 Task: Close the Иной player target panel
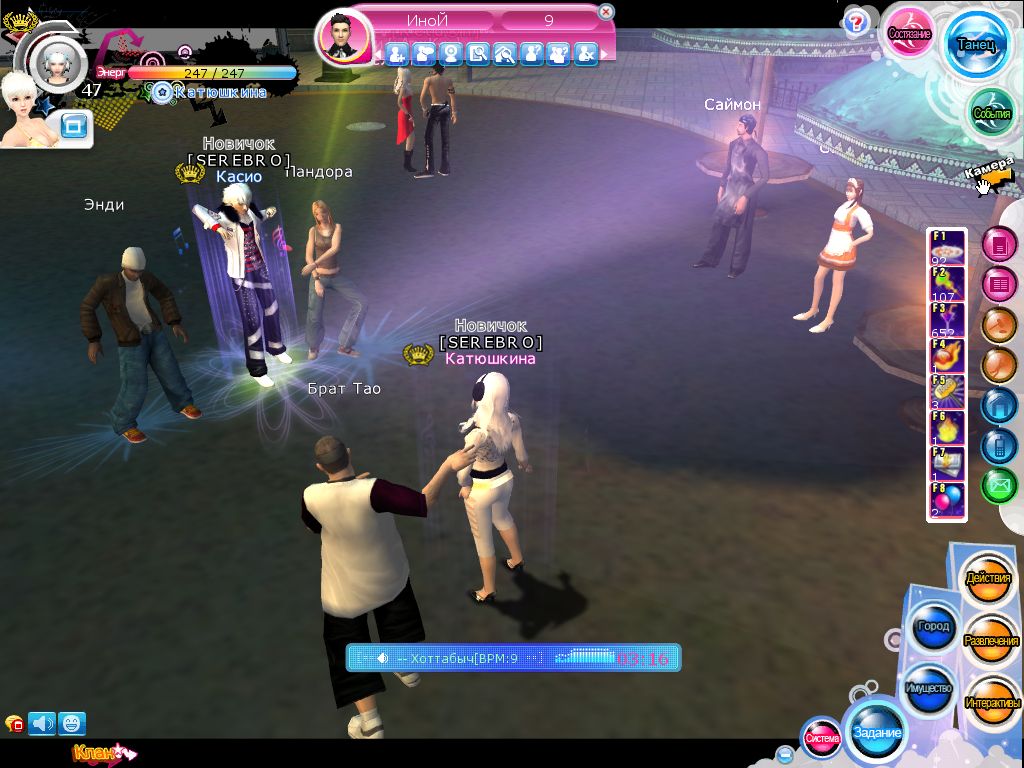pyautogui.click(x=606, y=12)
